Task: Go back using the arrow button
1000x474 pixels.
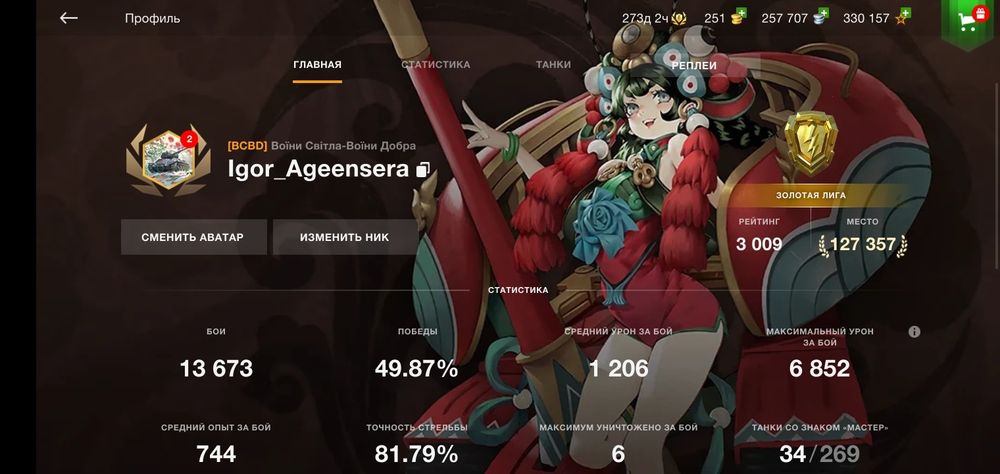Action: click(68, 18)
